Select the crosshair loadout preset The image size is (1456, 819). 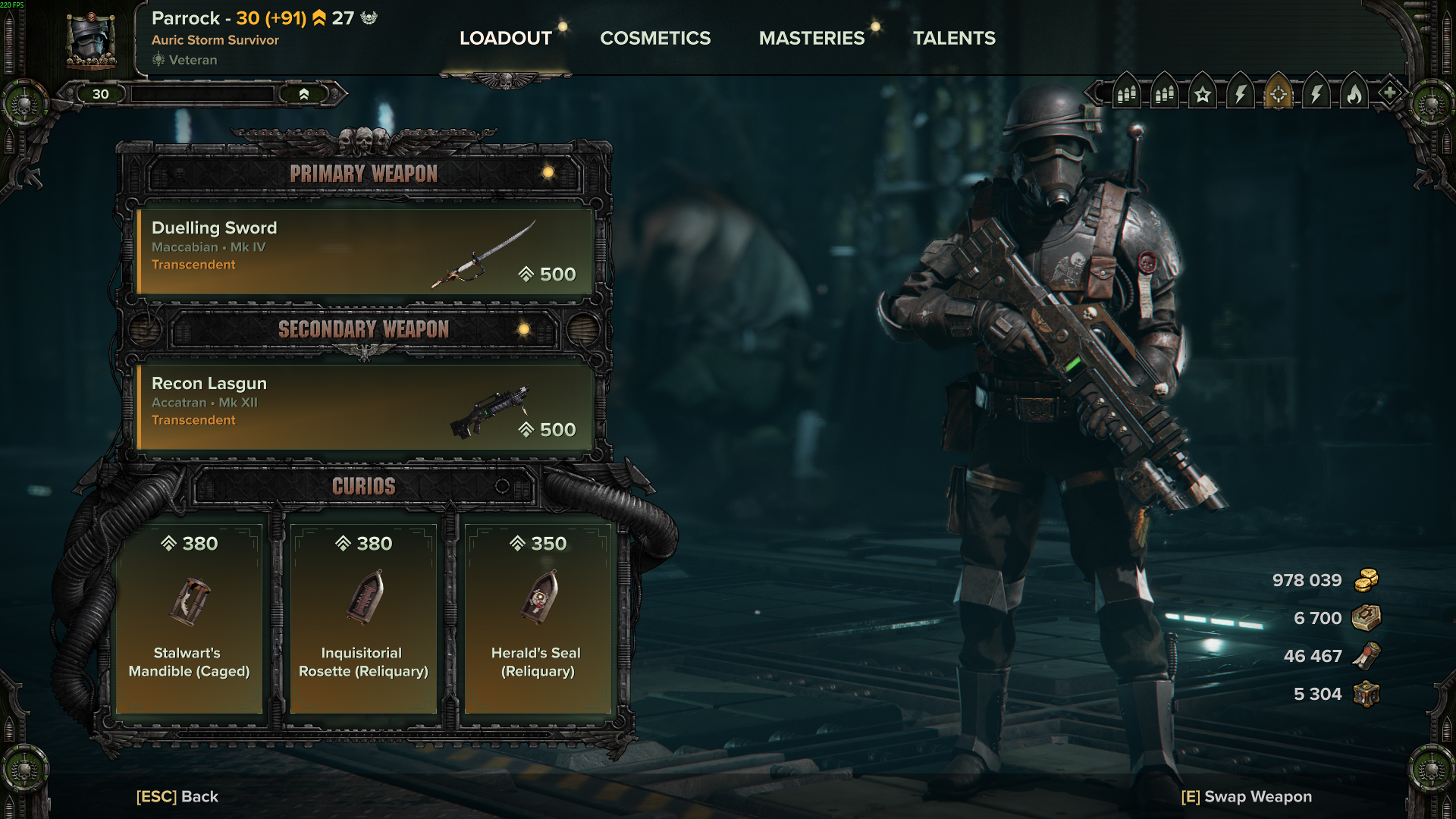point(1279,94)
